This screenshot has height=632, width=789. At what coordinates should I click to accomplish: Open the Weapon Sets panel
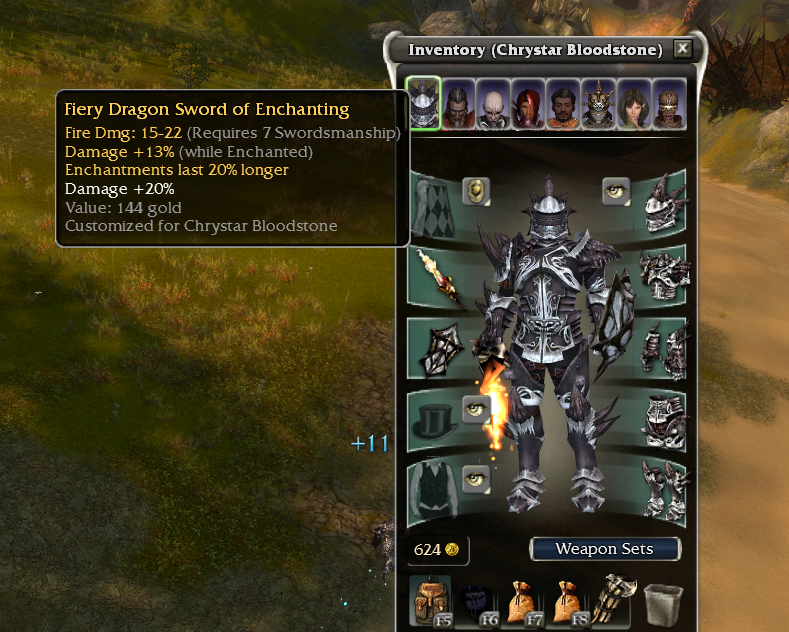(604, 549)
